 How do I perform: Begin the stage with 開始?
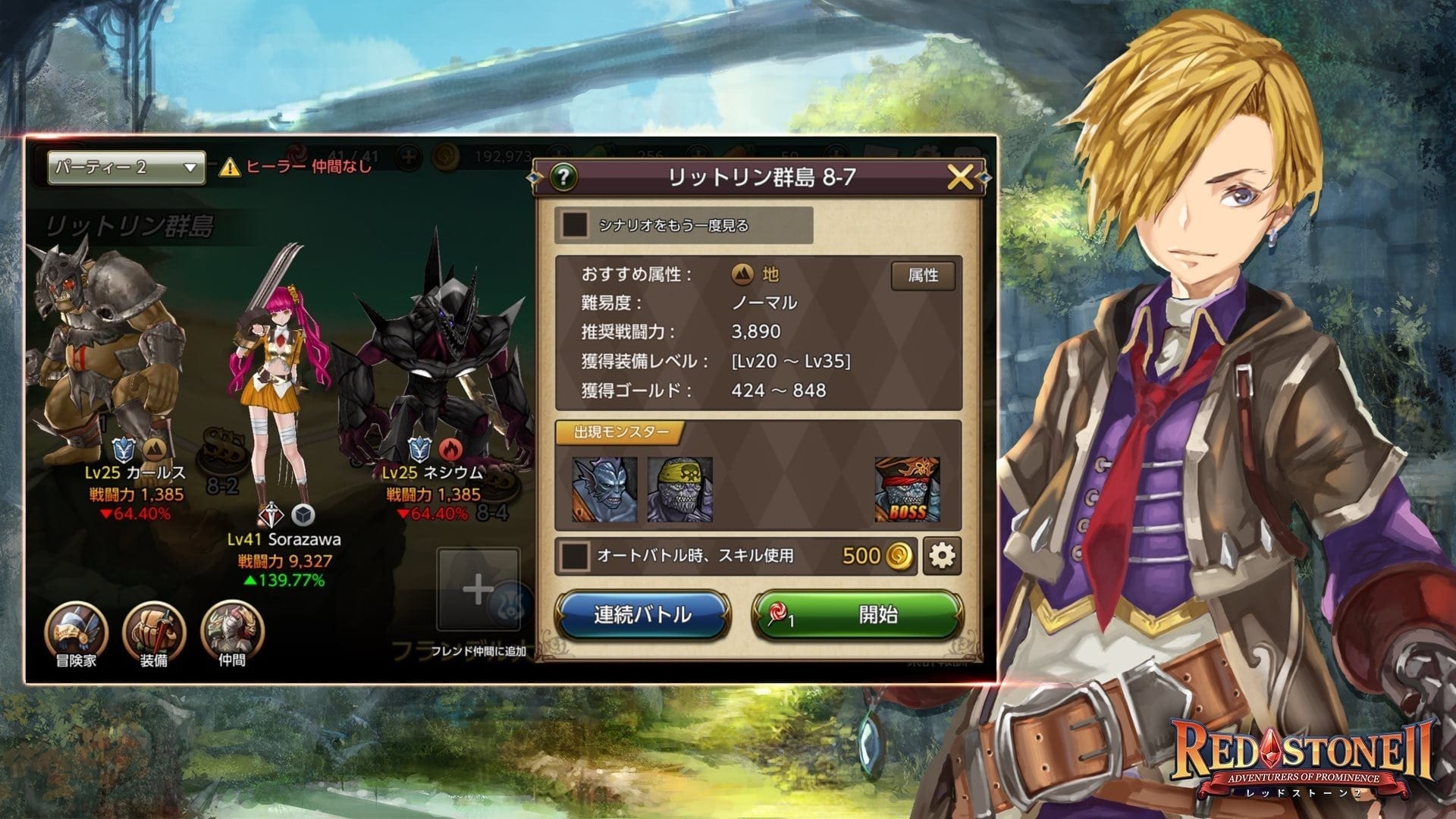pyautogui.click(x=858, y=614)
